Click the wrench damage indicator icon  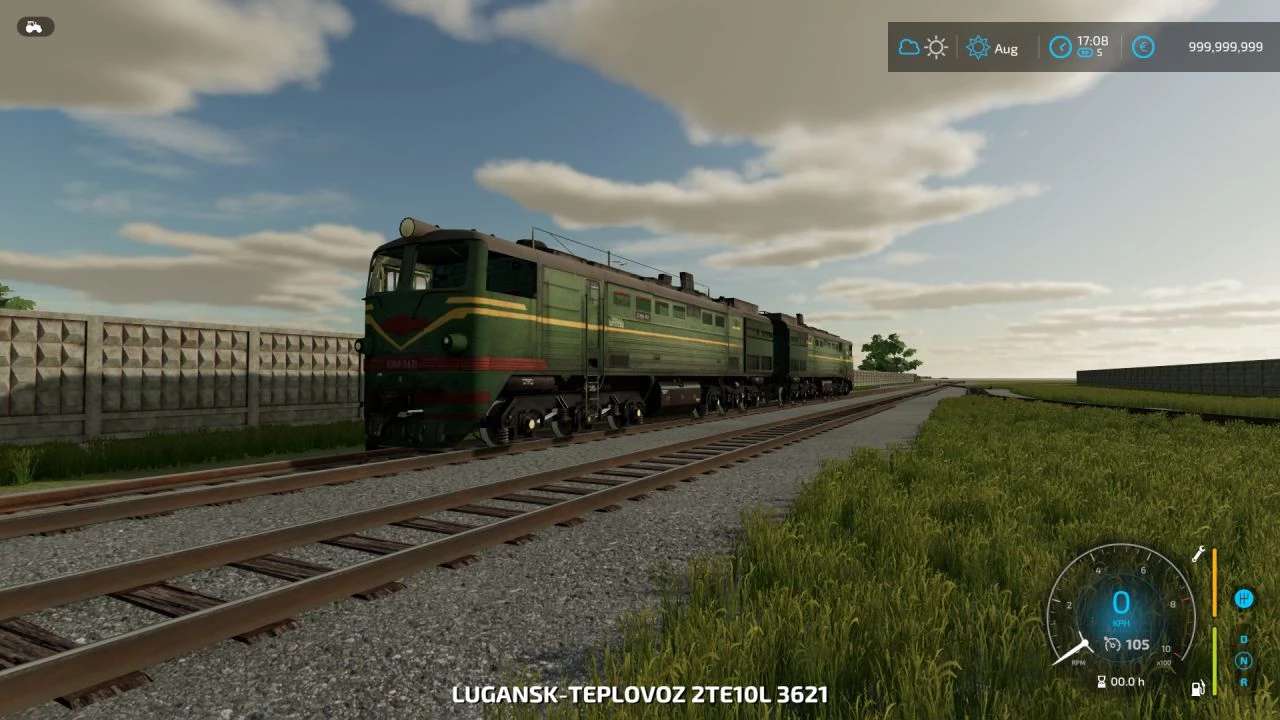[1198, 555]
